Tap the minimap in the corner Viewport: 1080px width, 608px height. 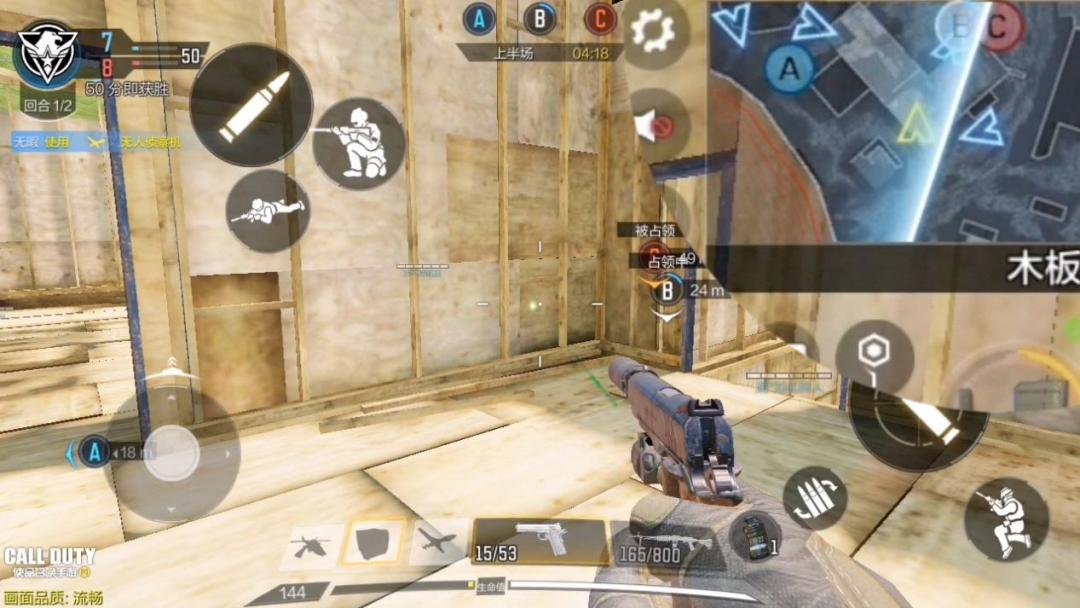[x=893, y=120]
